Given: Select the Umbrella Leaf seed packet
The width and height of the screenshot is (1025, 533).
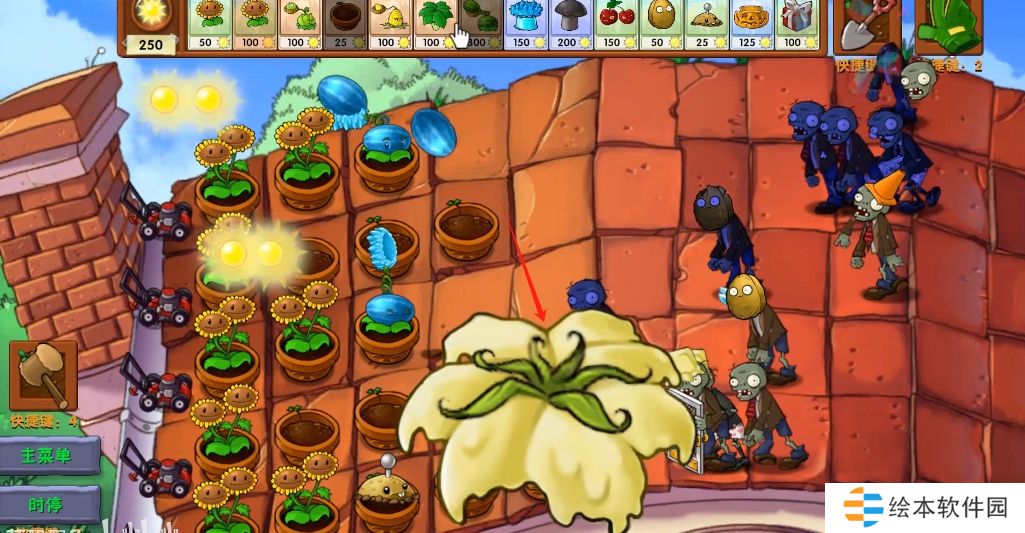Looking at the screenshot, I should click(435, 24).
